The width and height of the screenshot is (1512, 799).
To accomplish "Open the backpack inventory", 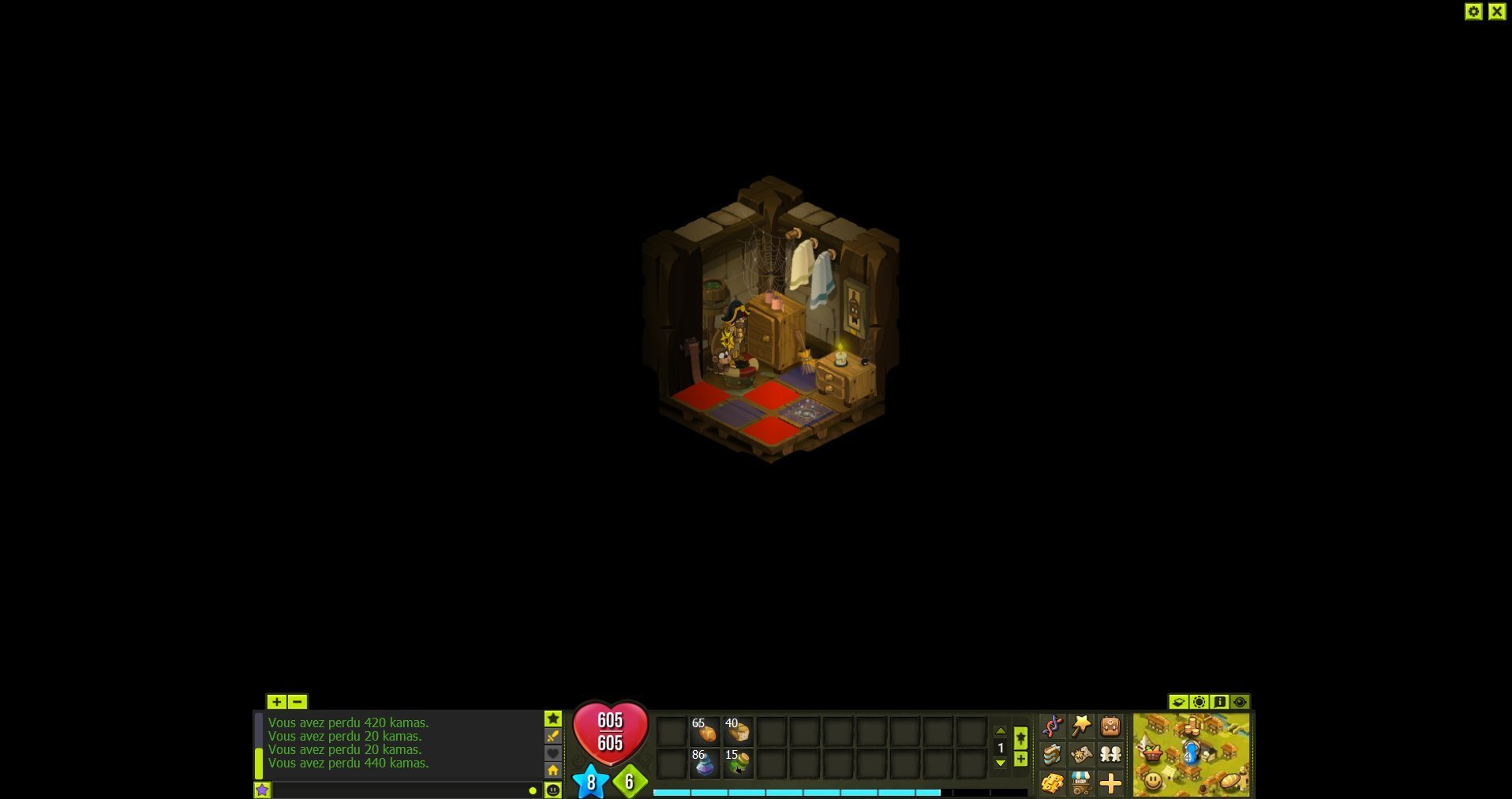I will [1110, 726].
